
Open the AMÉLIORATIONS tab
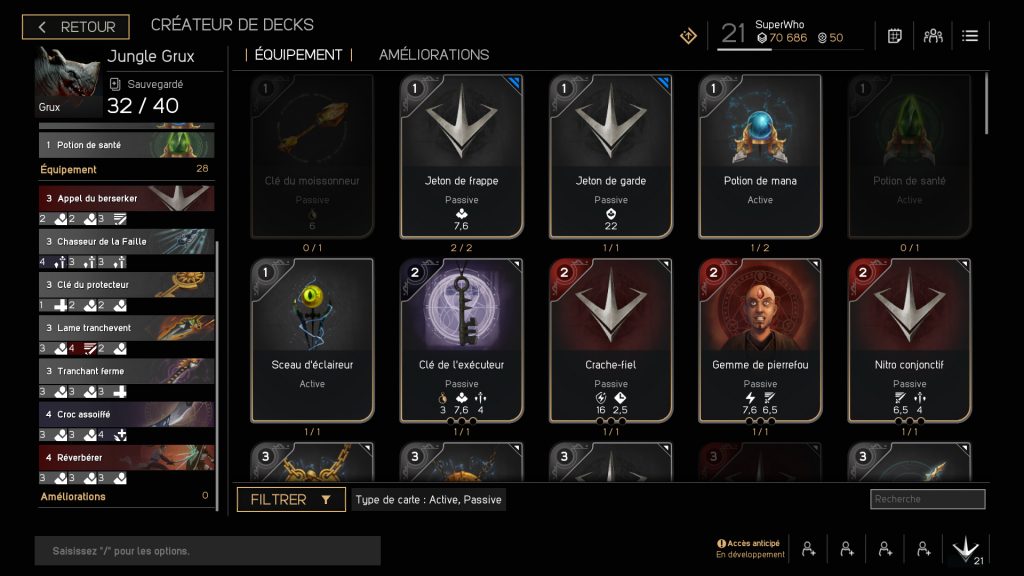[x=434, y=55]
